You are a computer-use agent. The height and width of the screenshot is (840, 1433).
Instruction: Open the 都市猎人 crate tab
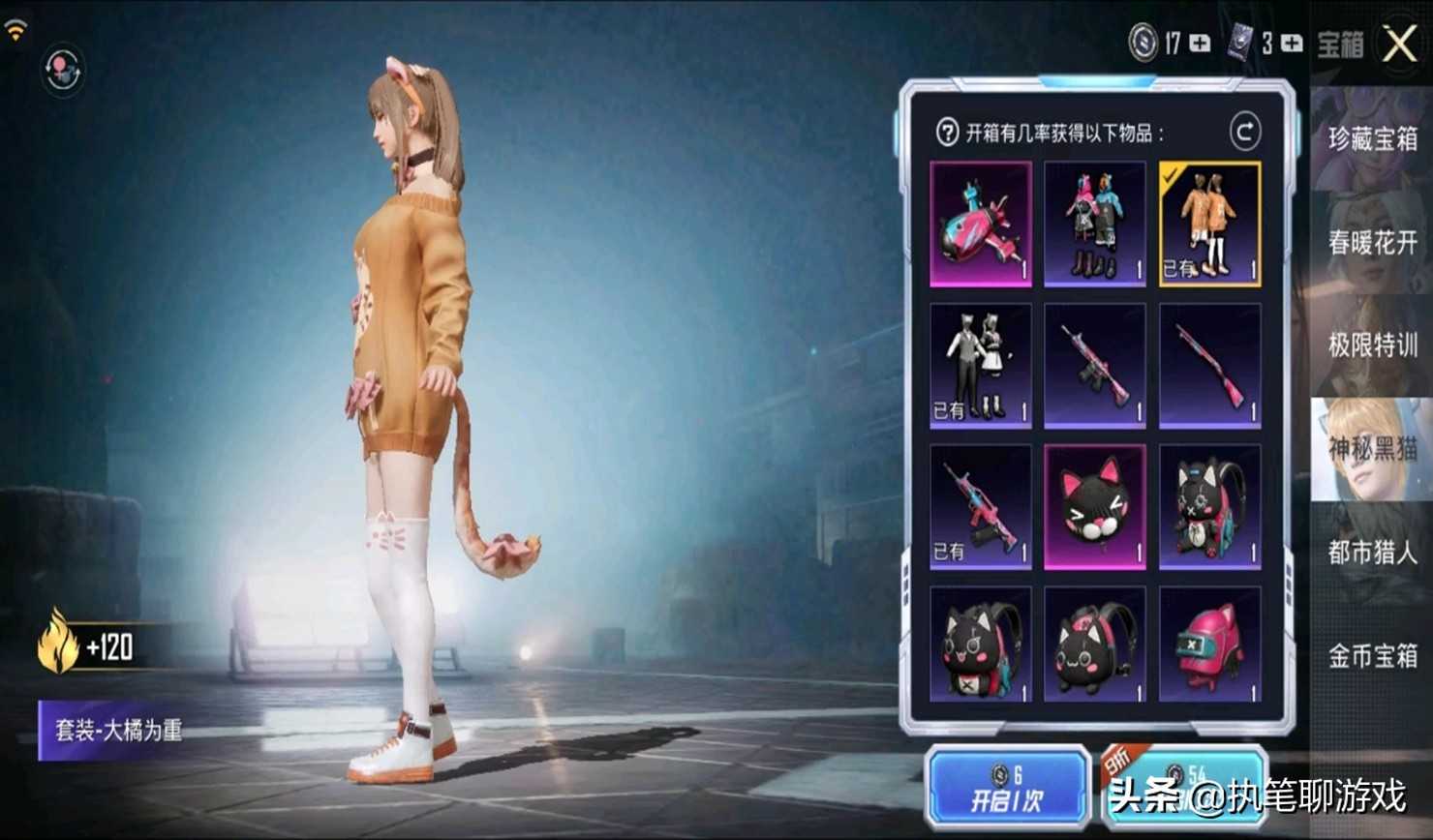pyautogui.click(x=1372, y=553)
